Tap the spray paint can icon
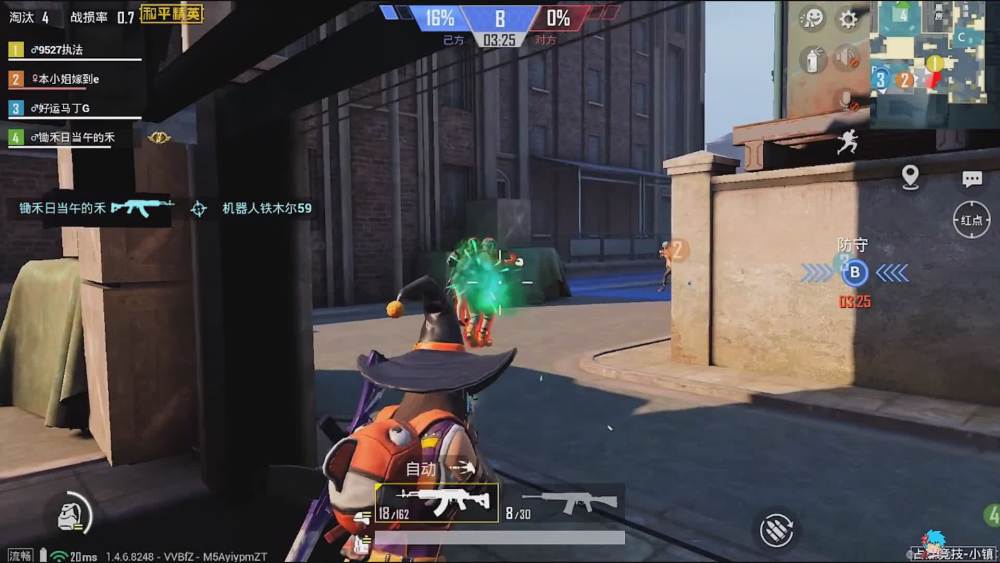Image resolution: width=1000 pixels, height=563 pixels. click(x=813, y=59)
